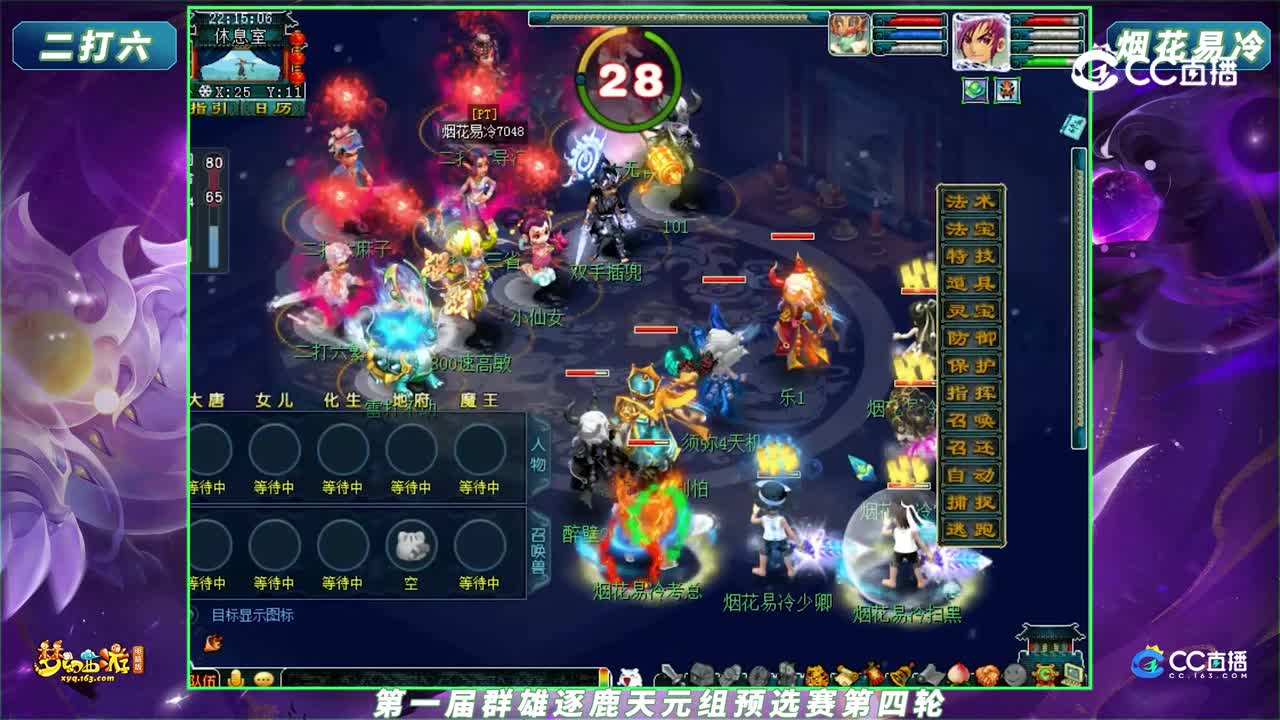Click the smiley emoji icon next to chat input

click(263, 677)
